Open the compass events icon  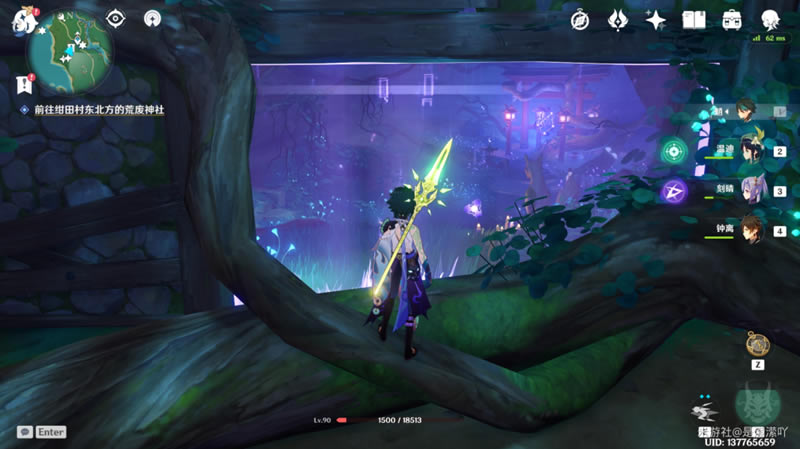point(580,20)
